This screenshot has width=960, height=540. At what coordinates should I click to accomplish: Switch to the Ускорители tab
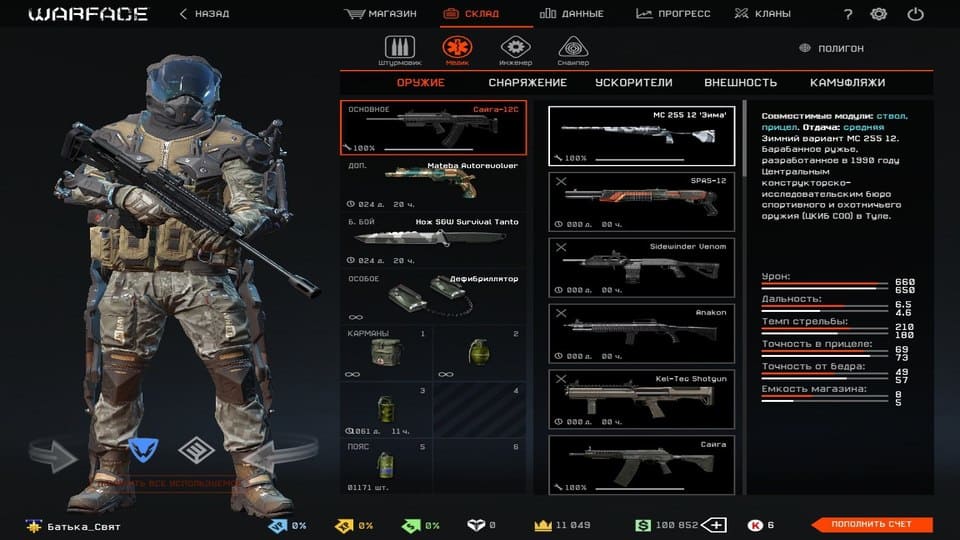click(633, 83)
